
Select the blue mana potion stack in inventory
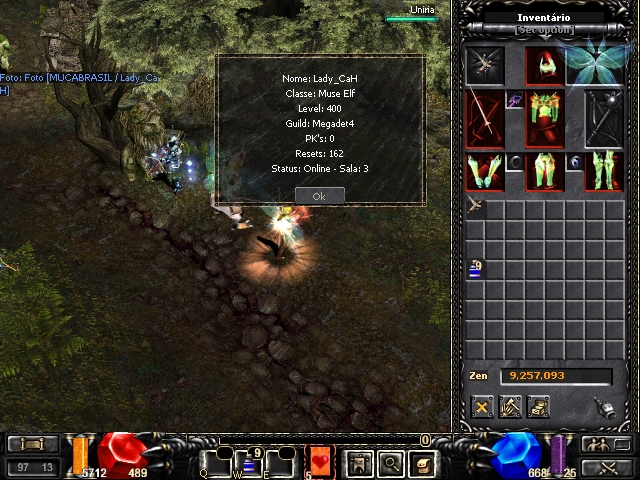(475, 268)
